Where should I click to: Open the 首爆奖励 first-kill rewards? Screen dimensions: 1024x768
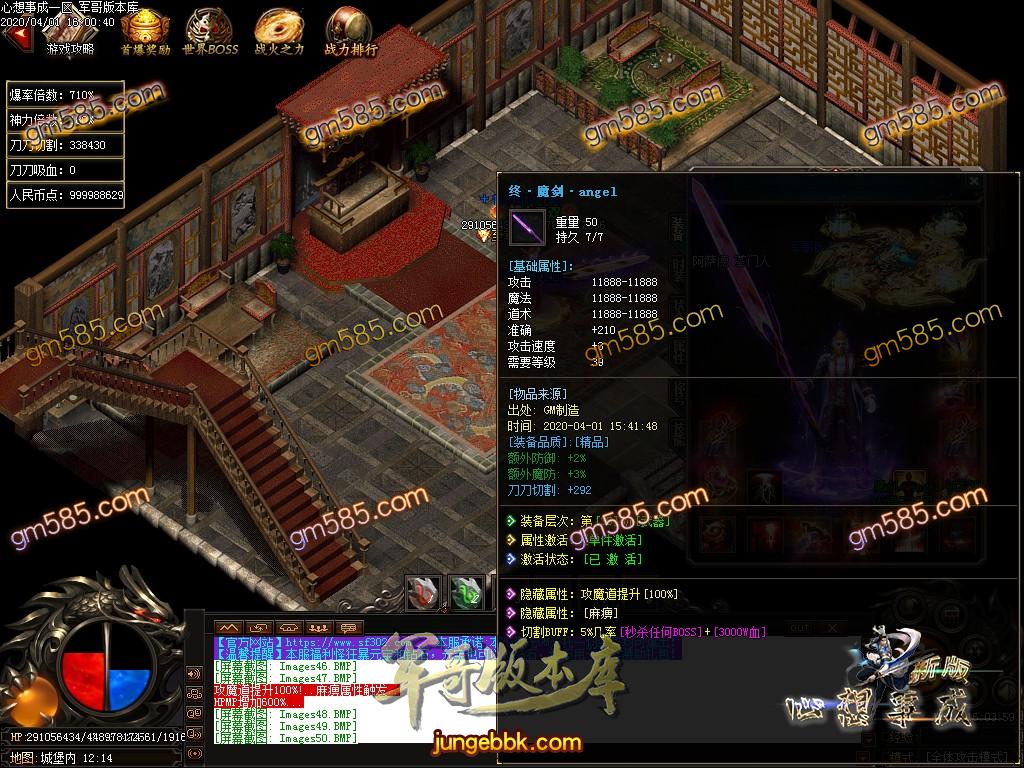point(144,30)
